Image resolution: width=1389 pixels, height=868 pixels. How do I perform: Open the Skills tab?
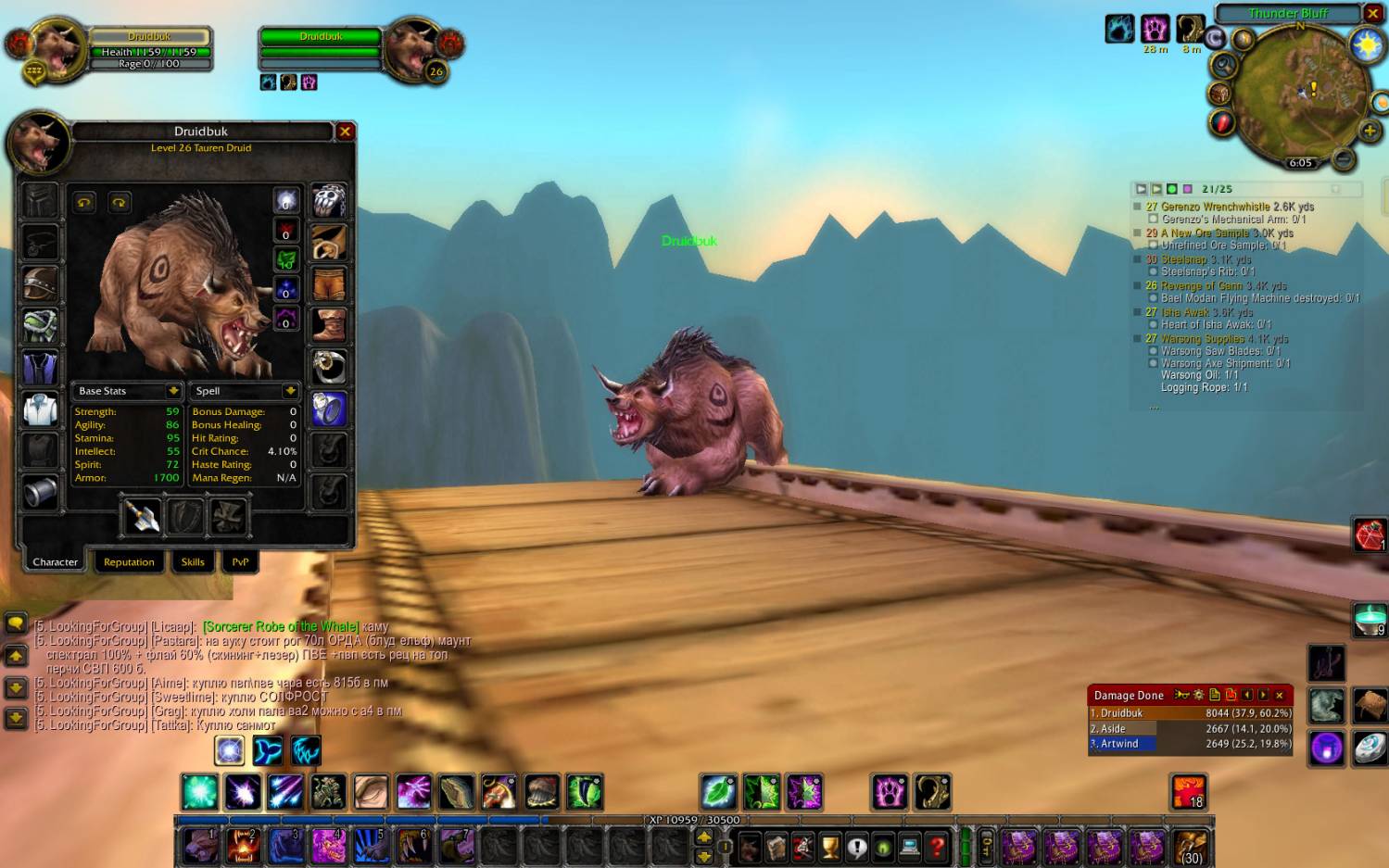point(193,562)
